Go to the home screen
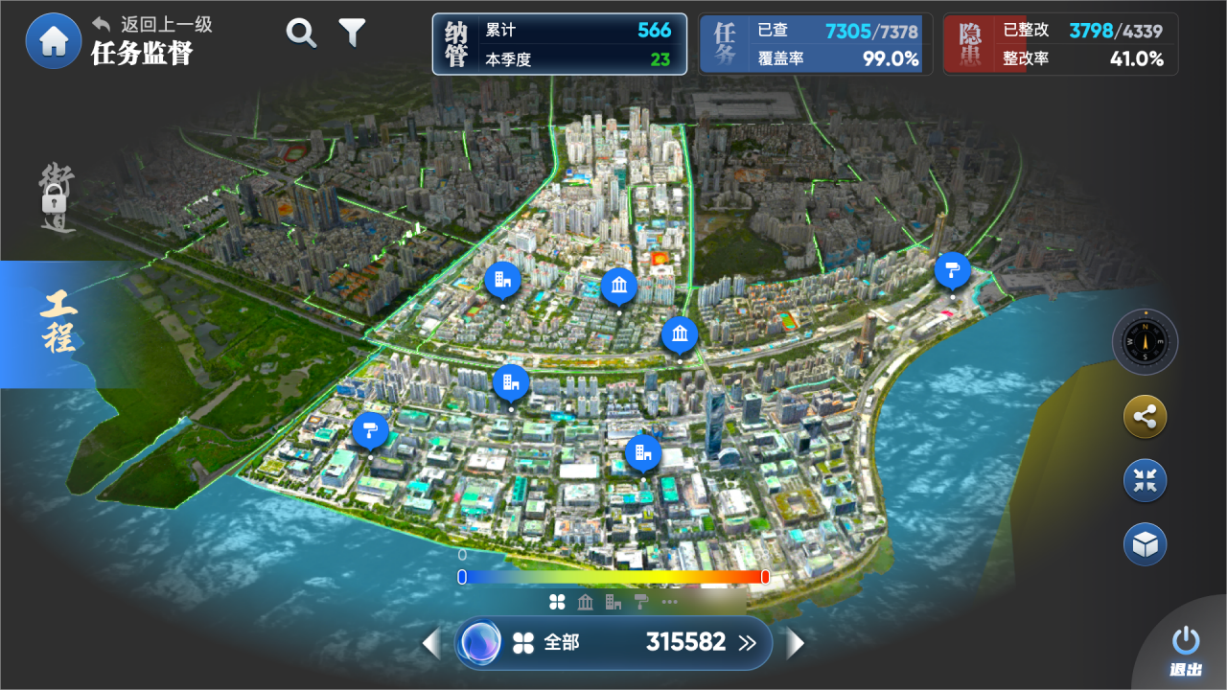 (53, 41)
